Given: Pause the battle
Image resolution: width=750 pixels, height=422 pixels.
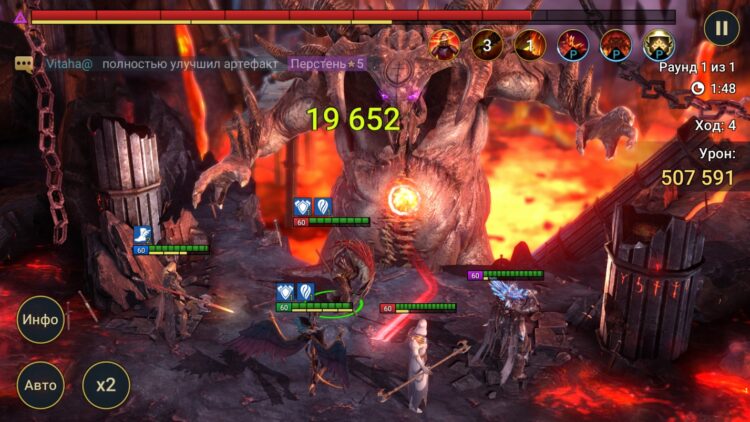Looking at the screenshot, I should pyautogui.click(x=720, y=27).
